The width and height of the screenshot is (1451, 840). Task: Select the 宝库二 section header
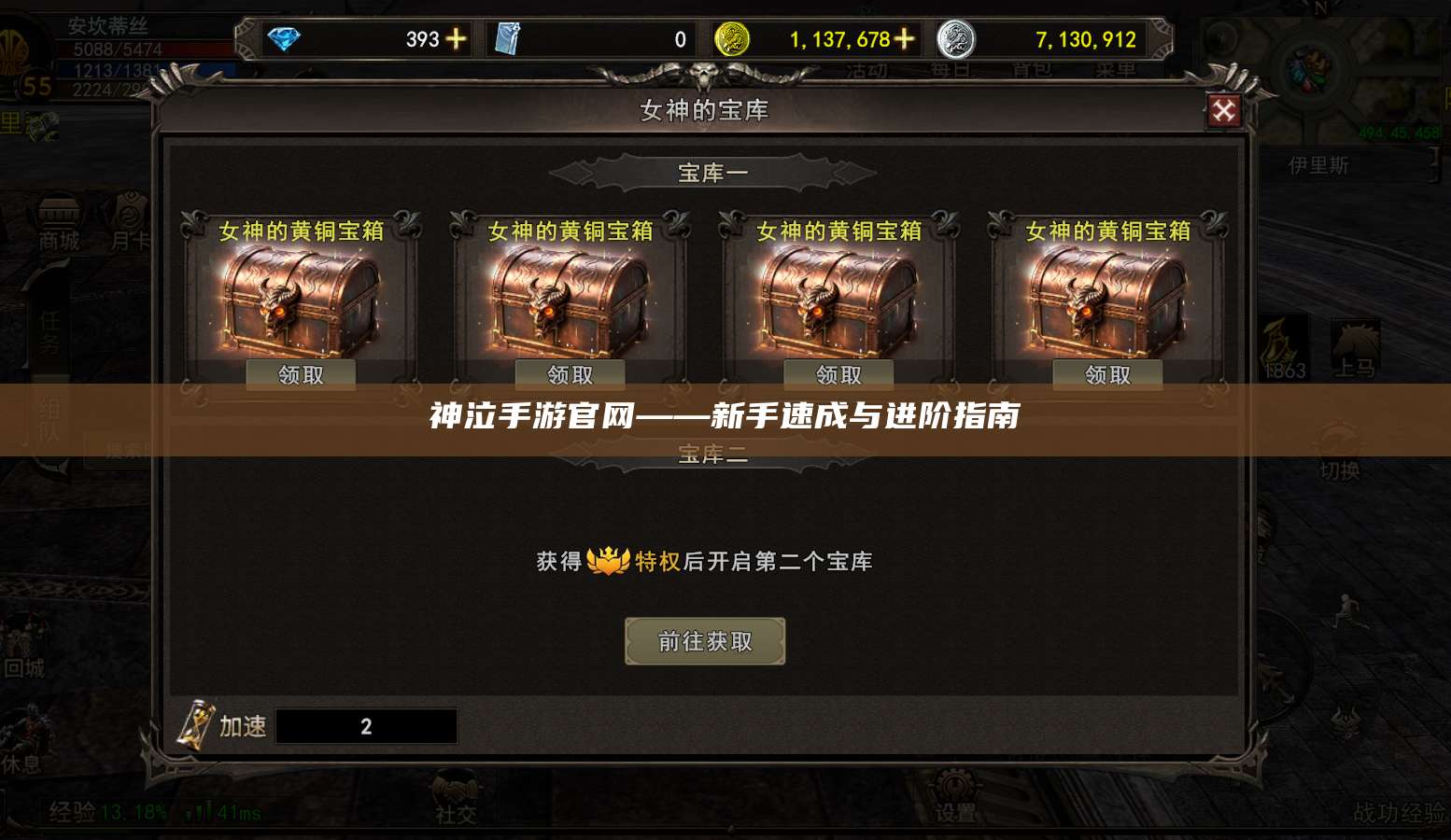[x=712, y=455]
